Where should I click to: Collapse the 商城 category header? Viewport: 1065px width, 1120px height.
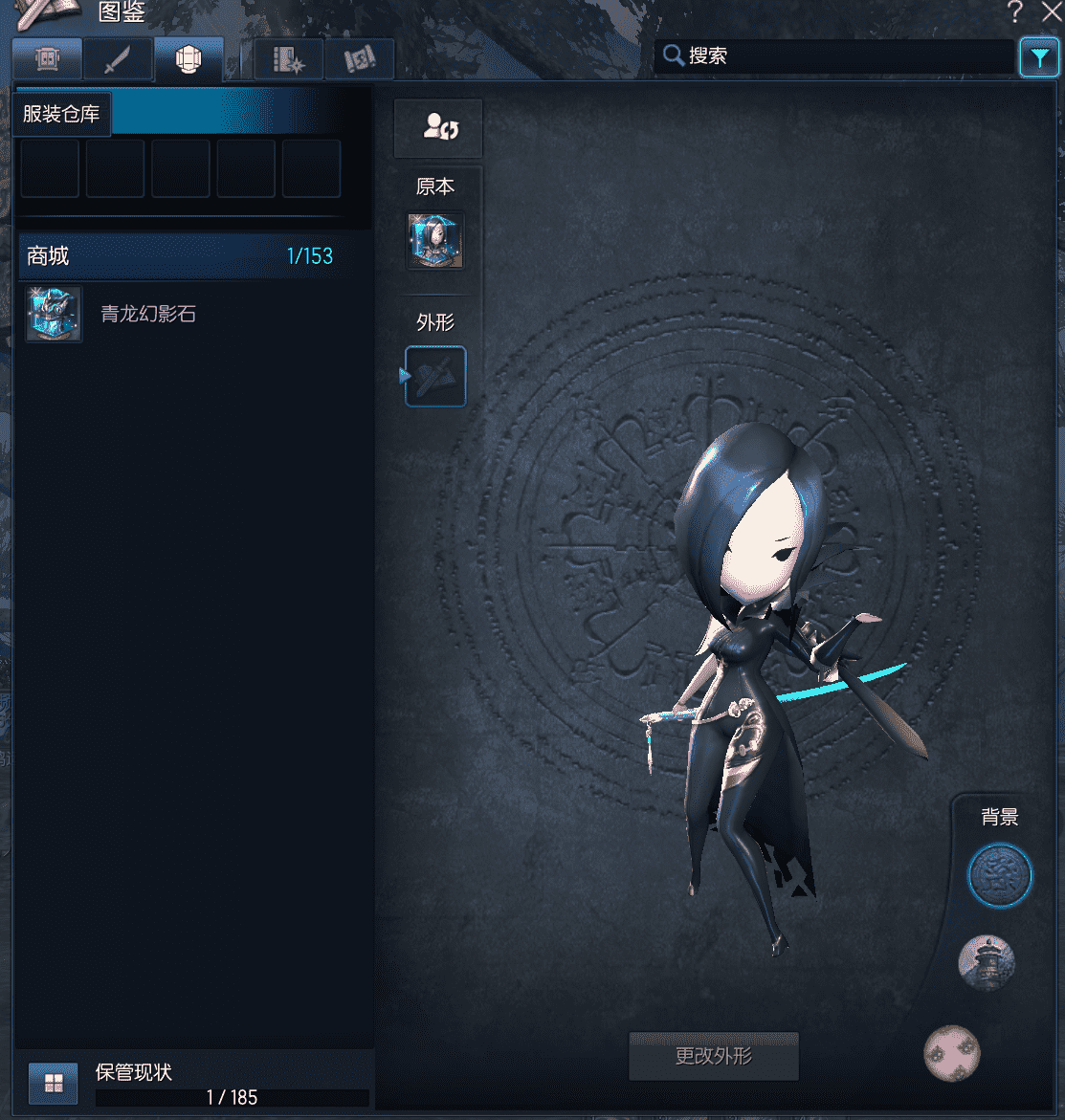180,256
